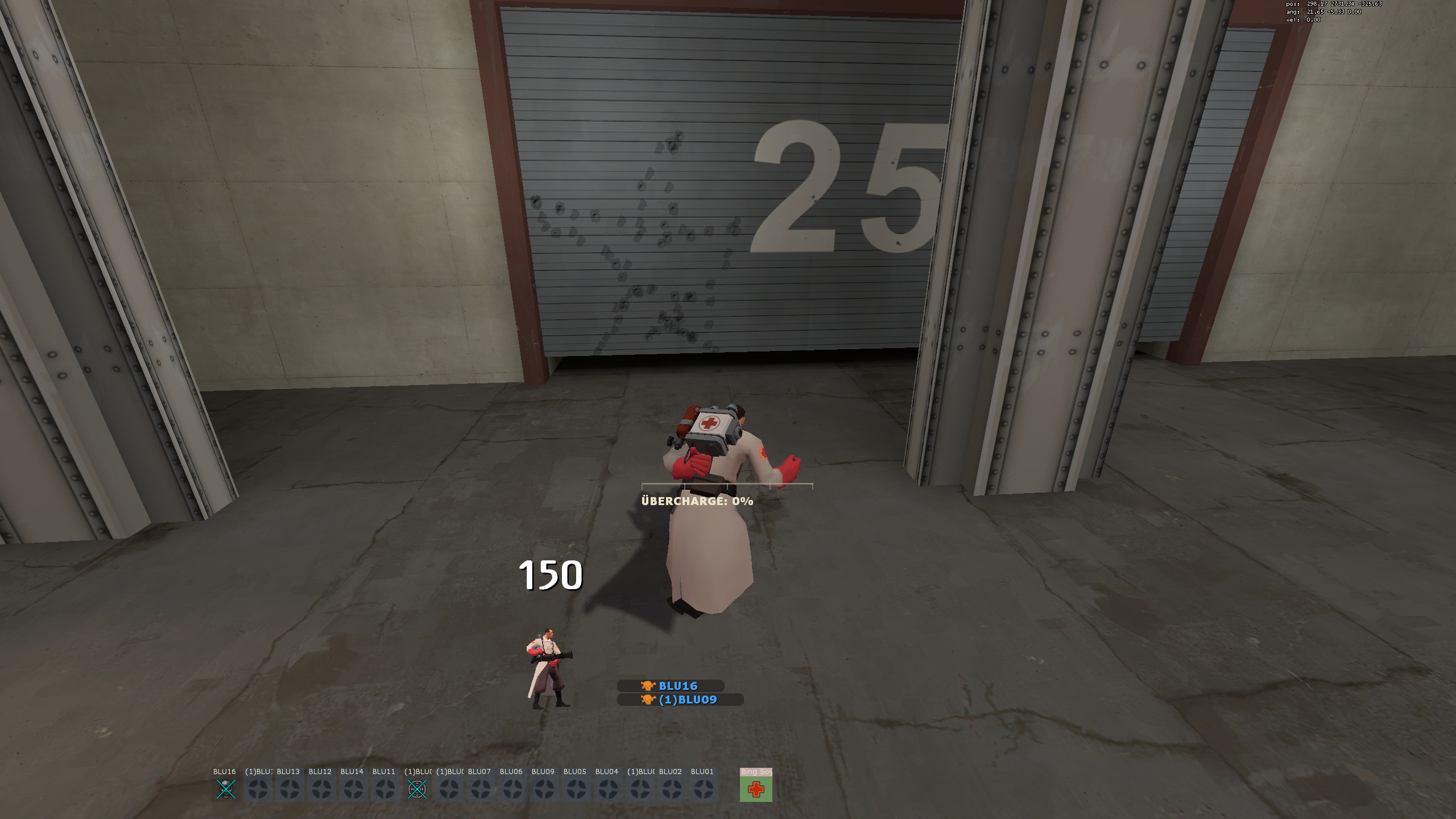
Task: Click the skull icon beside (1)BLU09 in killfeed
Action: point(648,700)
